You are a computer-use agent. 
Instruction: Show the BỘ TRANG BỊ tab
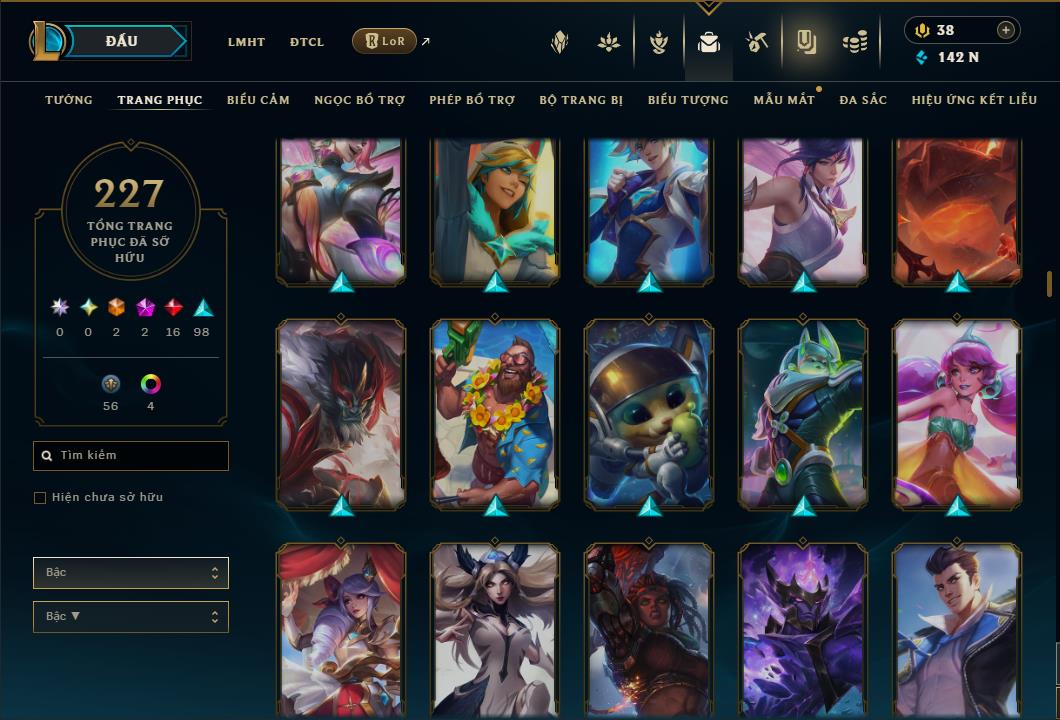pos(581,100)
